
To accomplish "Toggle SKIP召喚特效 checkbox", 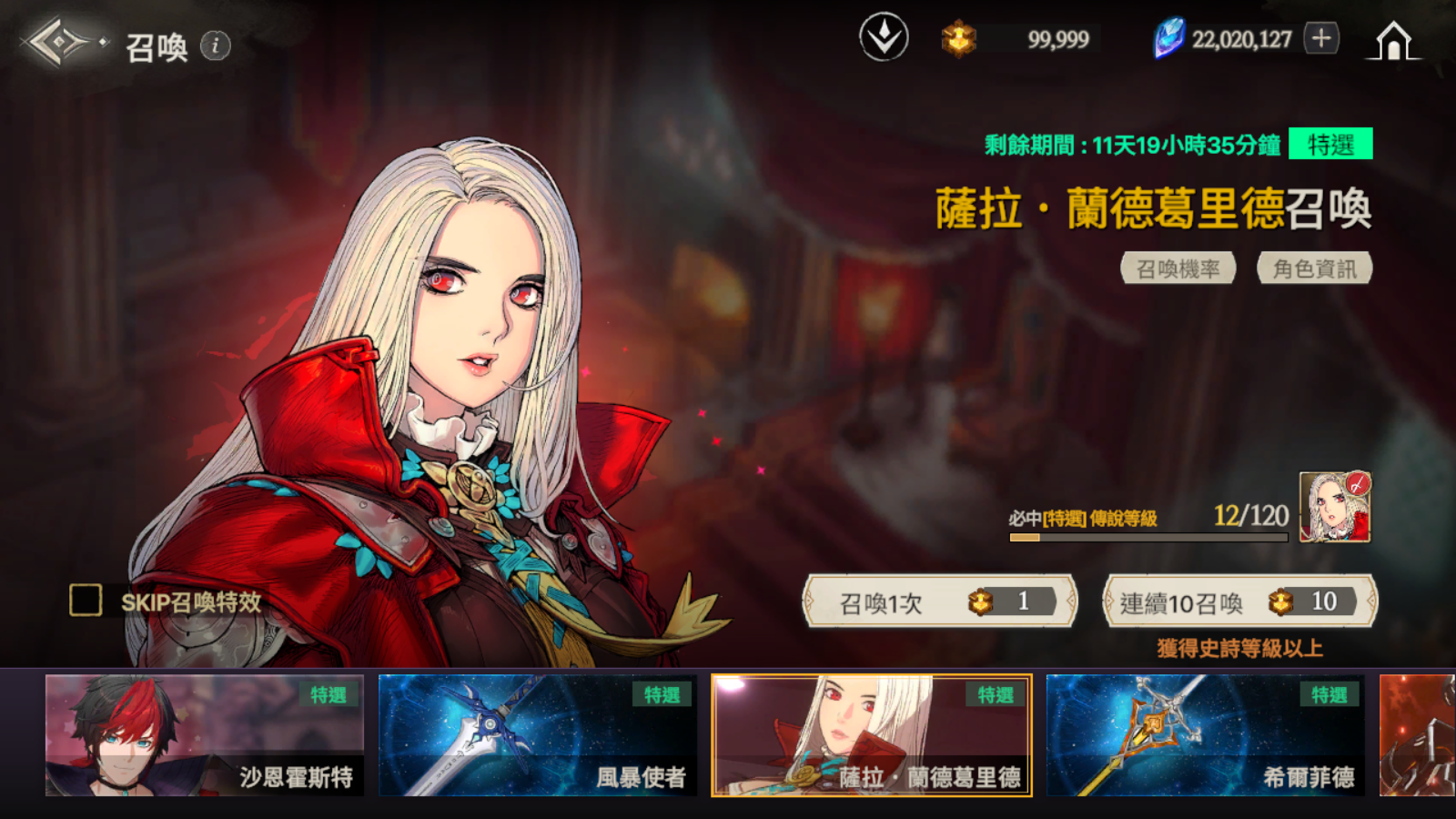I will click(86, 601).
